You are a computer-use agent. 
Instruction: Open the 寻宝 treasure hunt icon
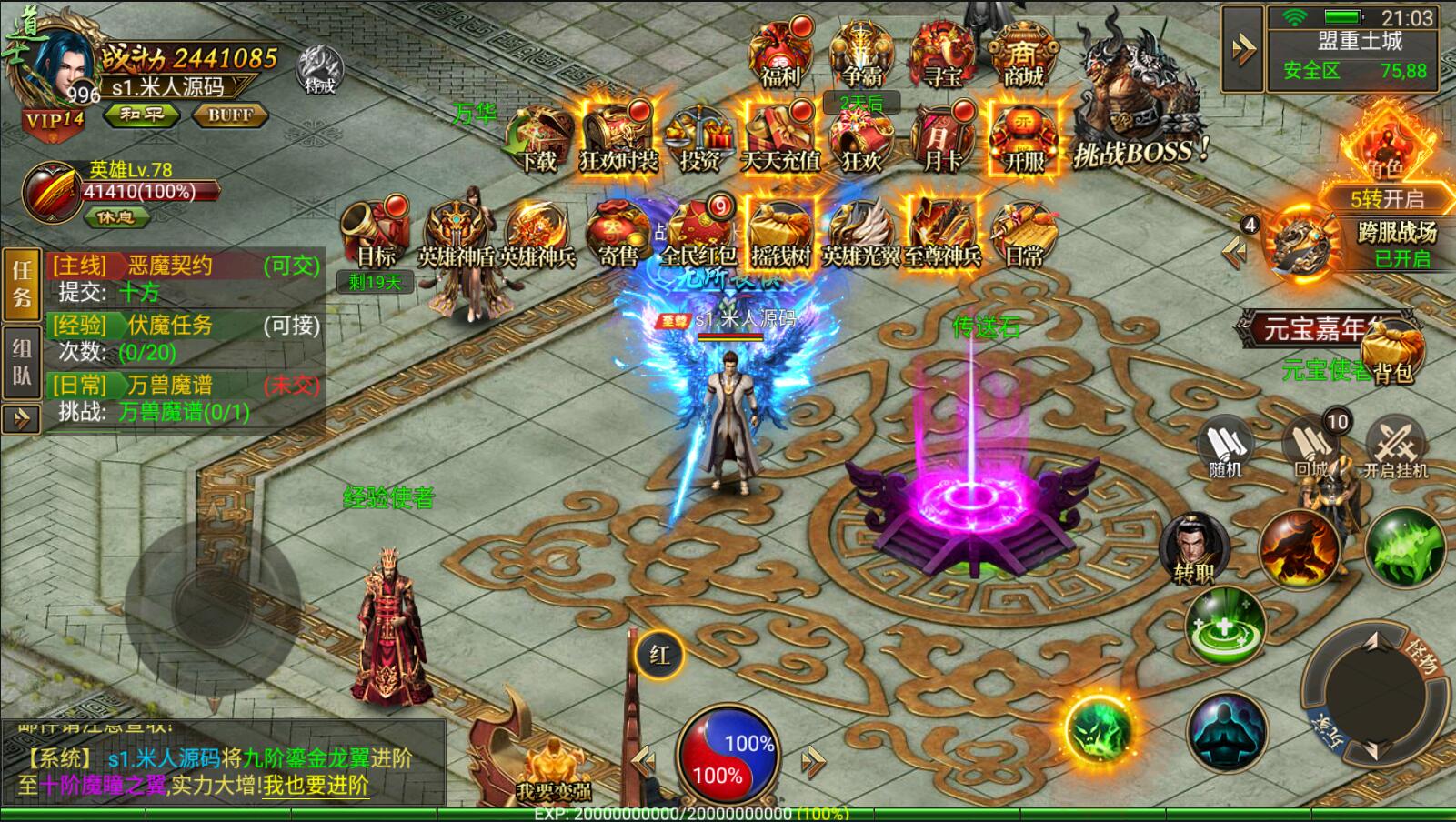(942, 55)
